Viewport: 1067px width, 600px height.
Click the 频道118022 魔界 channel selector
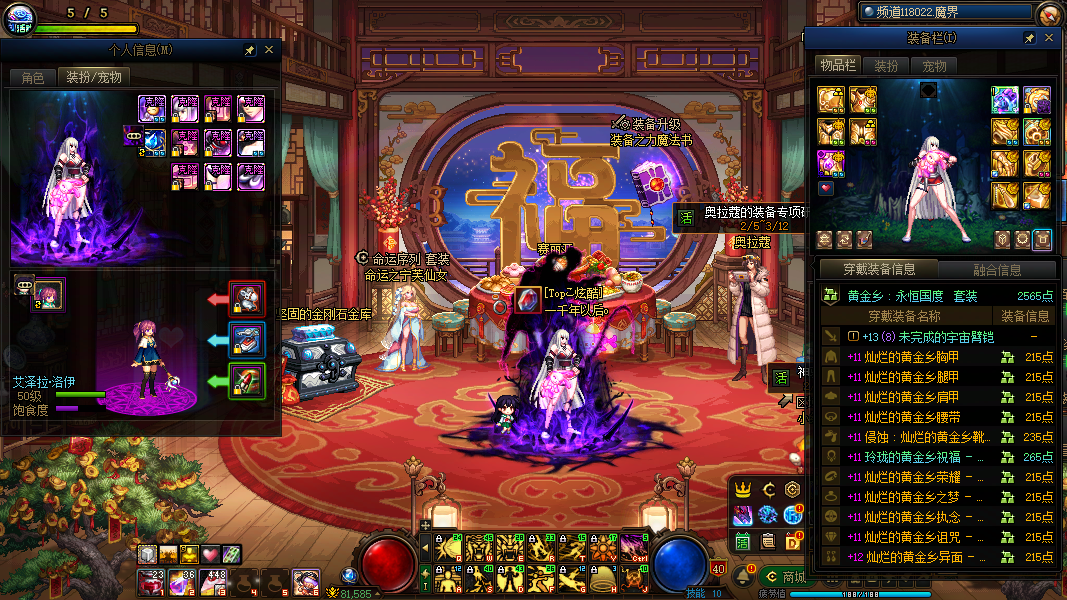946,12
